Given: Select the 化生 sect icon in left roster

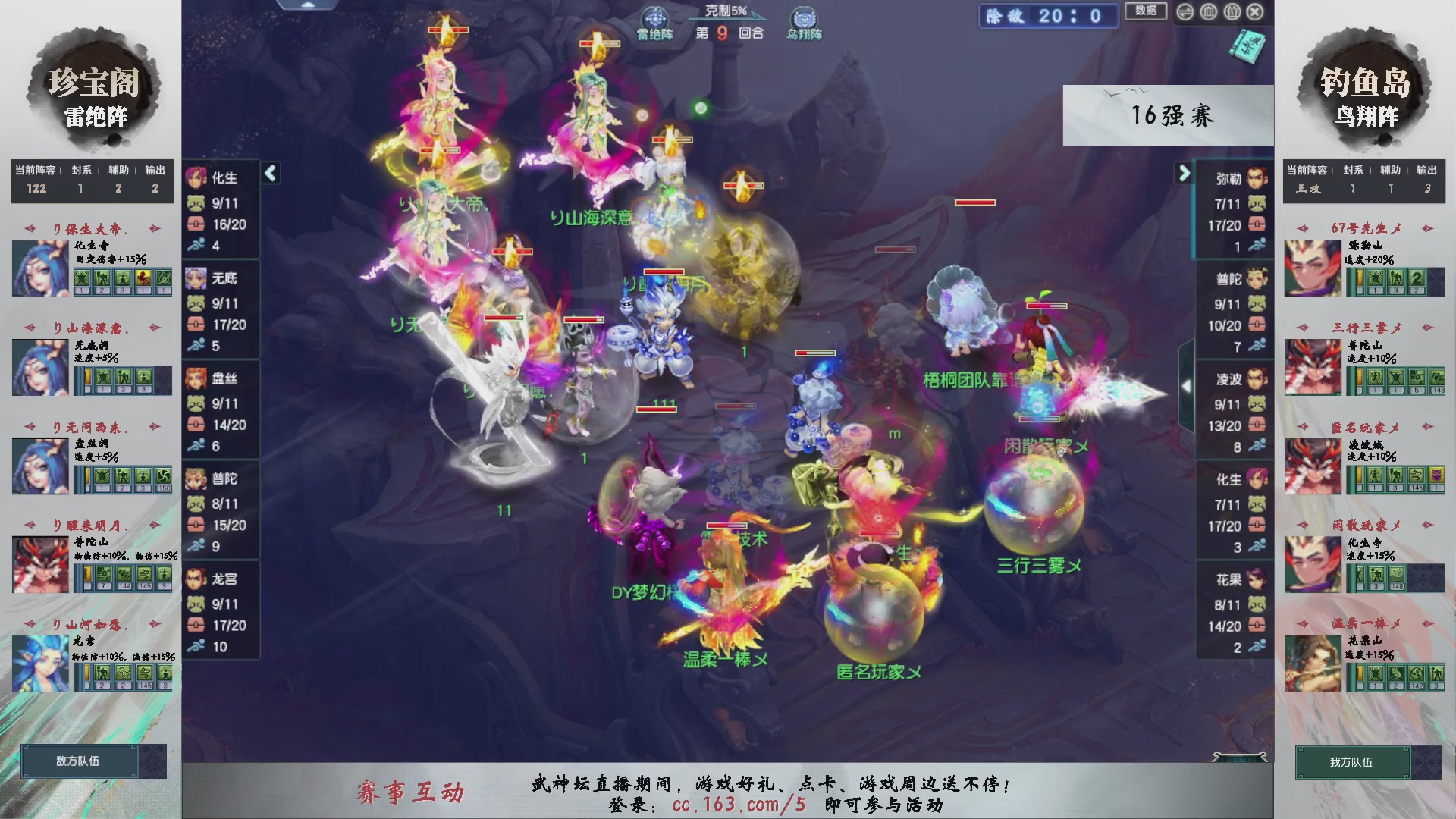Looking at the screenshot, I should [x=196, y=179].
